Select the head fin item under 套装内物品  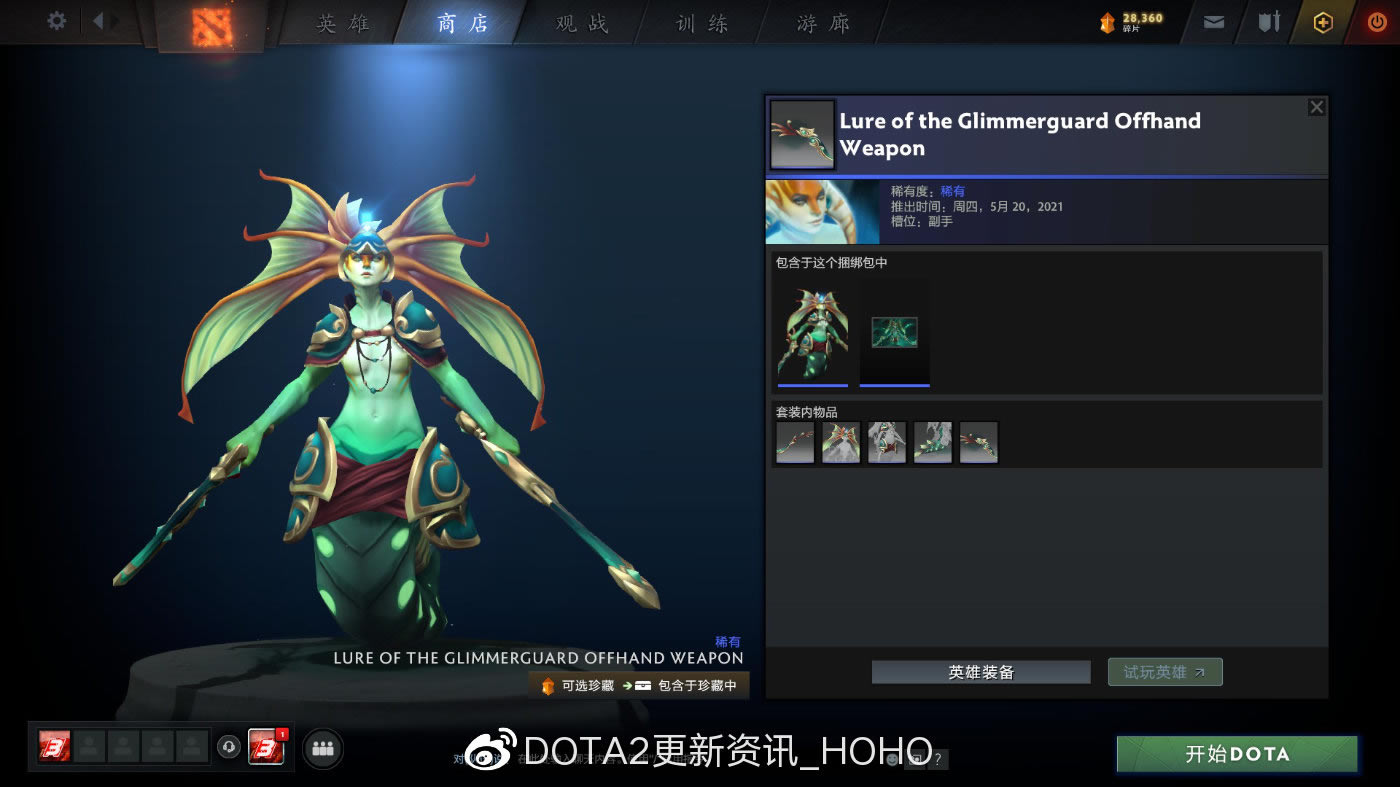pos(840,442)
